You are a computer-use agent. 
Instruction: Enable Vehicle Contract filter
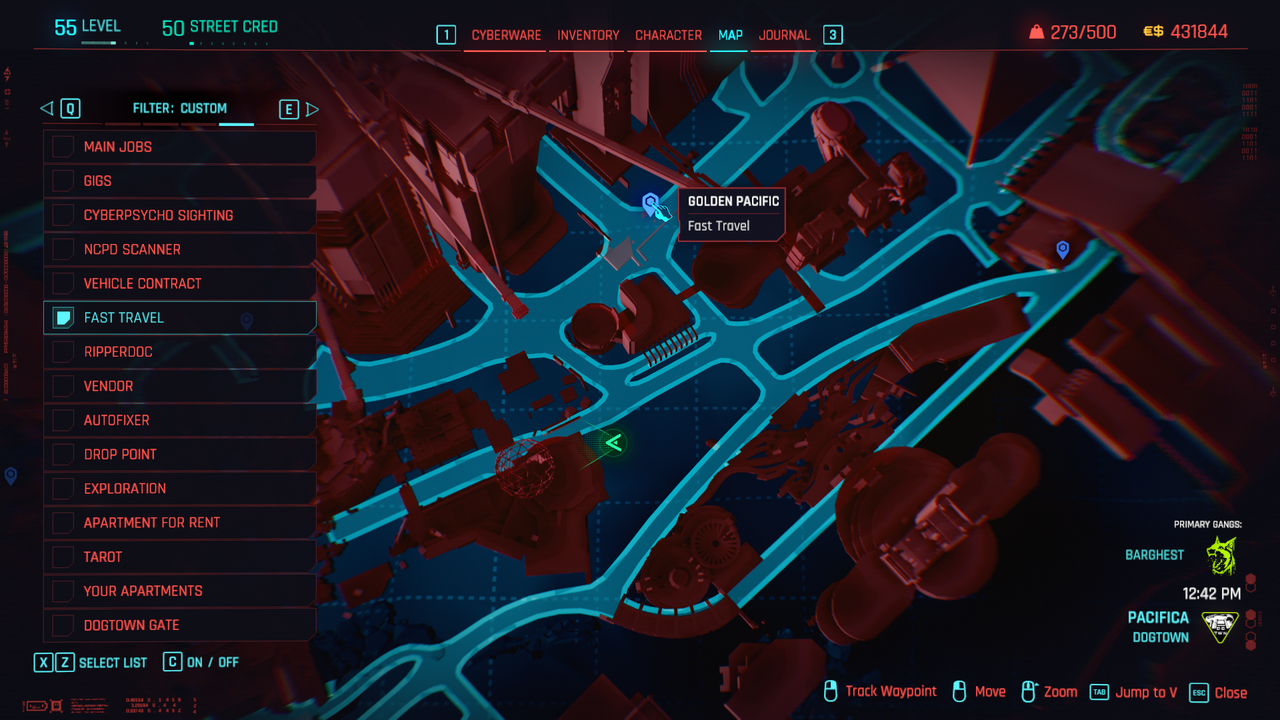[x=63, y=283]
